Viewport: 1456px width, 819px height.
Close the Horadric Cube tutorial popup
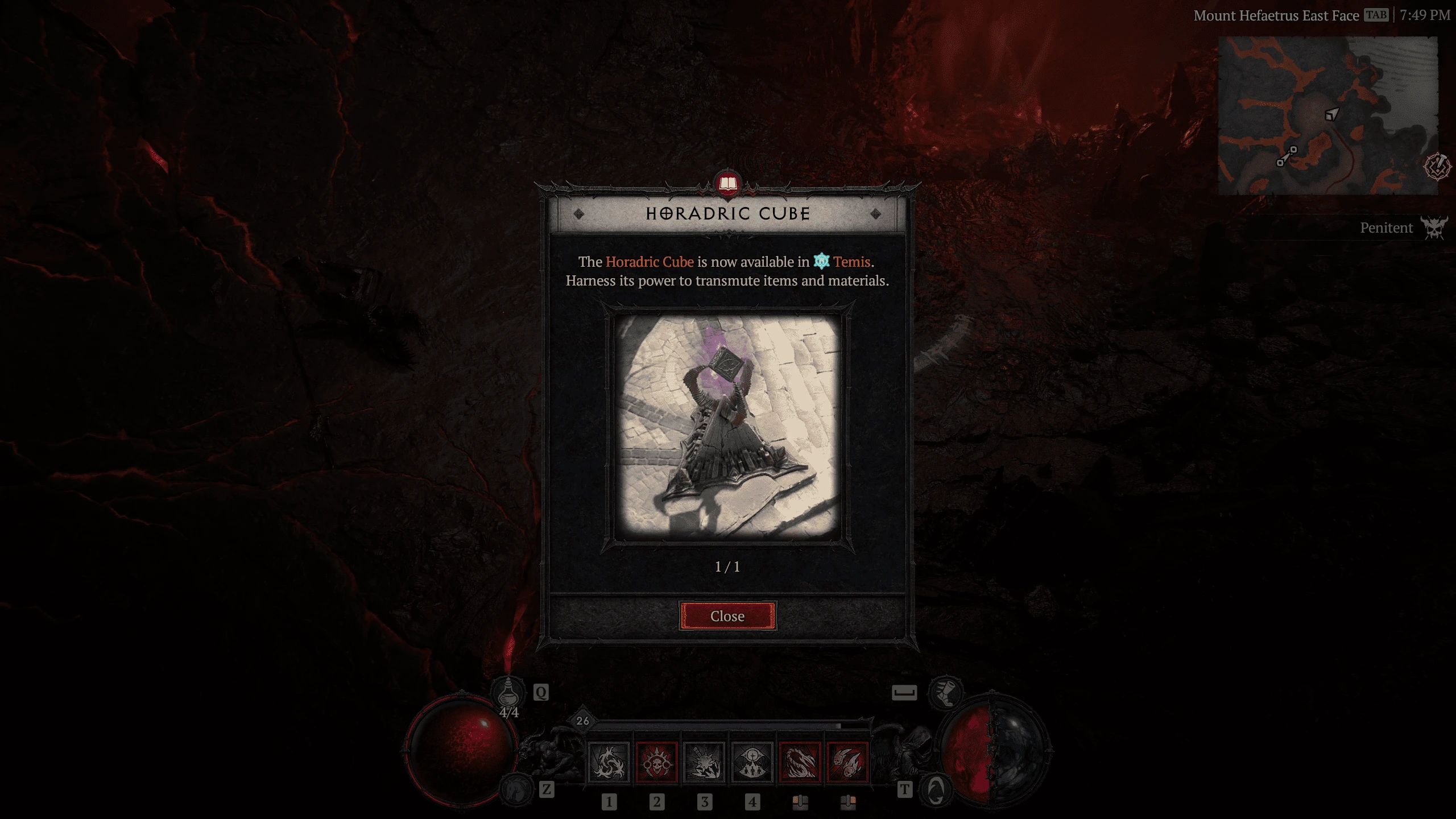coord(727,616)
